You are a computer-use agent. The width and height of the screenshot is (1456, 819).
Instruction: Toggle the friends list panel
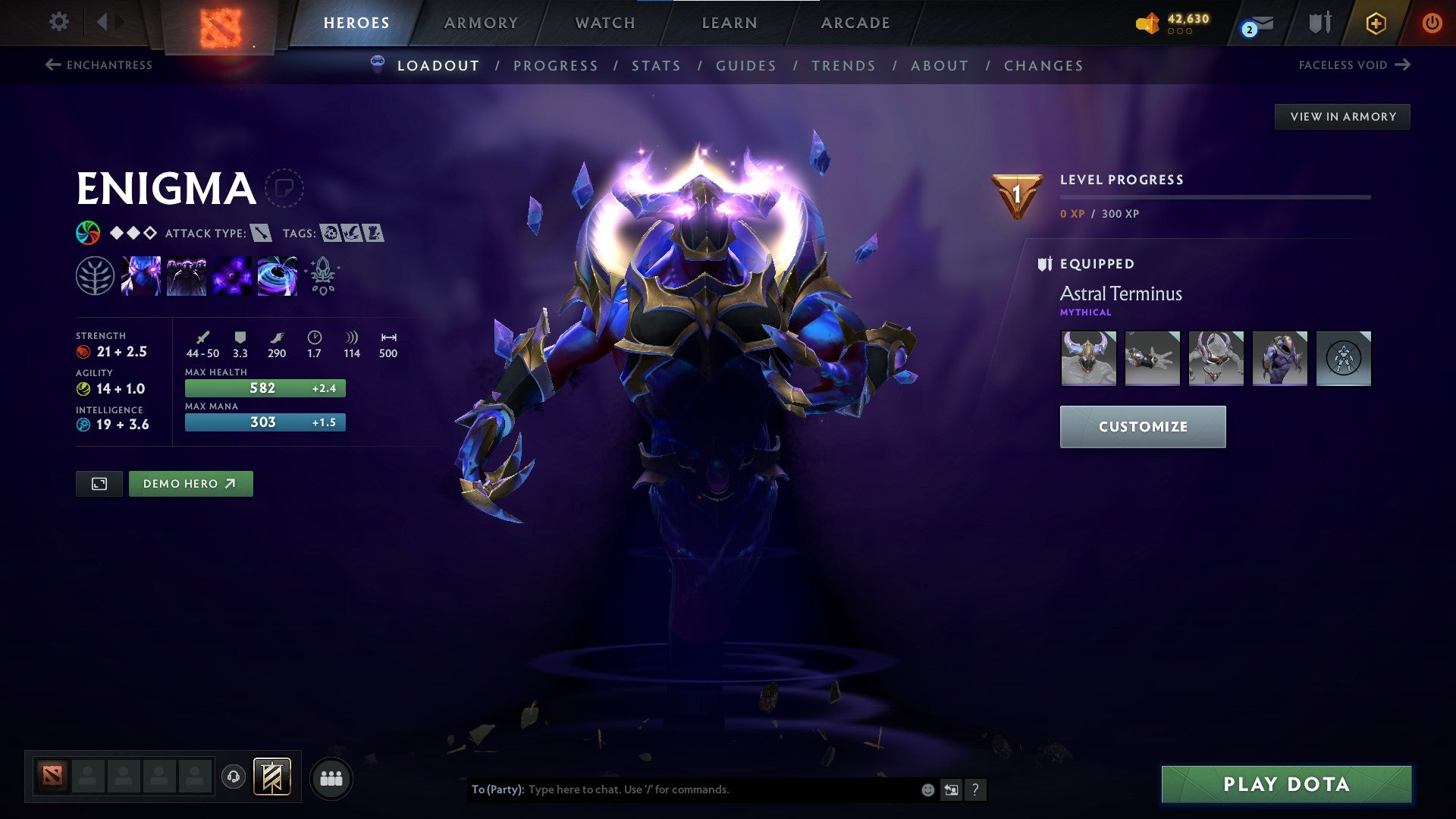tap(331, 777)
